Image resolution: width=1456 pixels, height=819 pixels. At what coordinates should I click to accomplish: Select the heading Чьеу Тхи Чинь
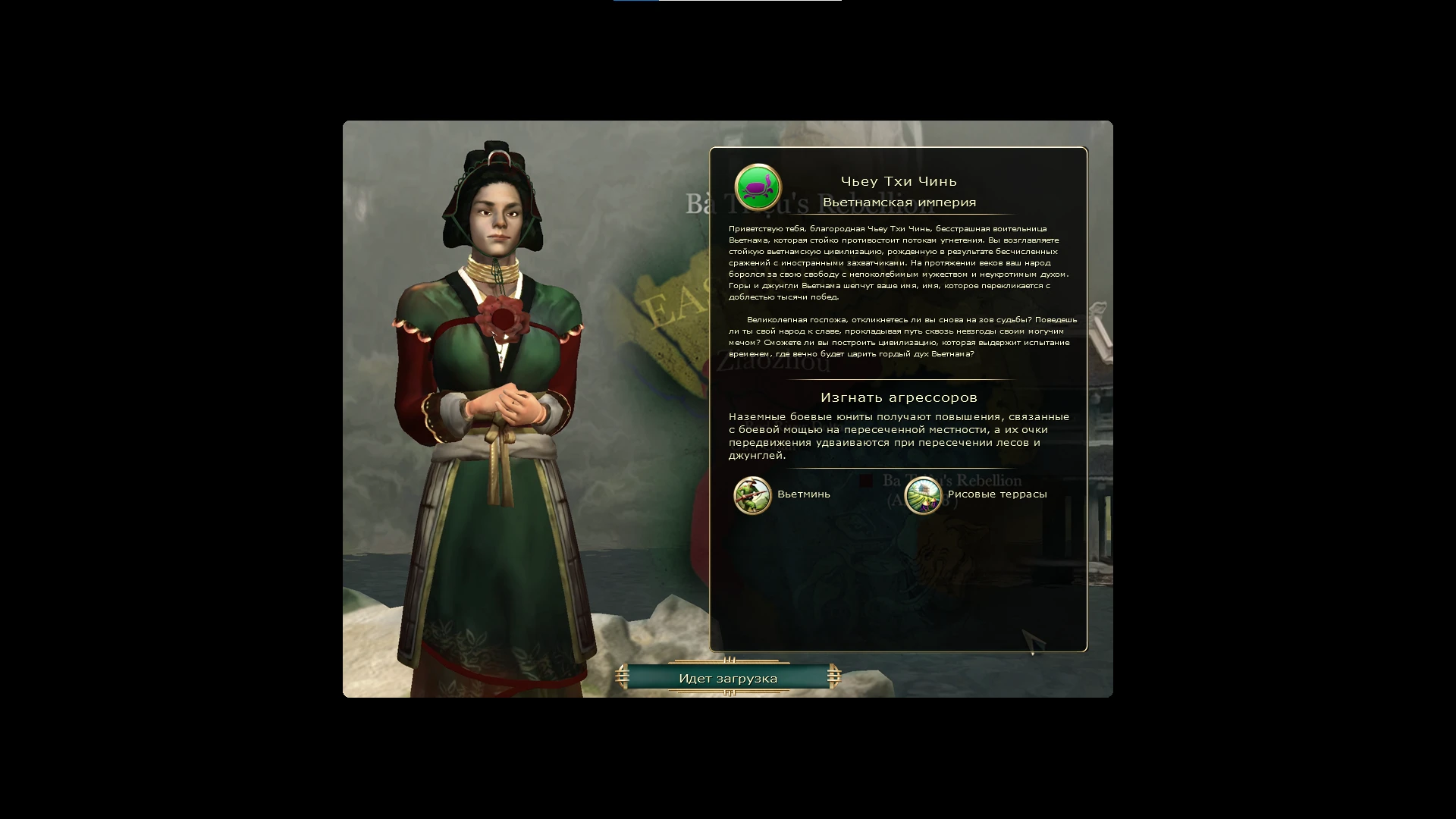899,180
